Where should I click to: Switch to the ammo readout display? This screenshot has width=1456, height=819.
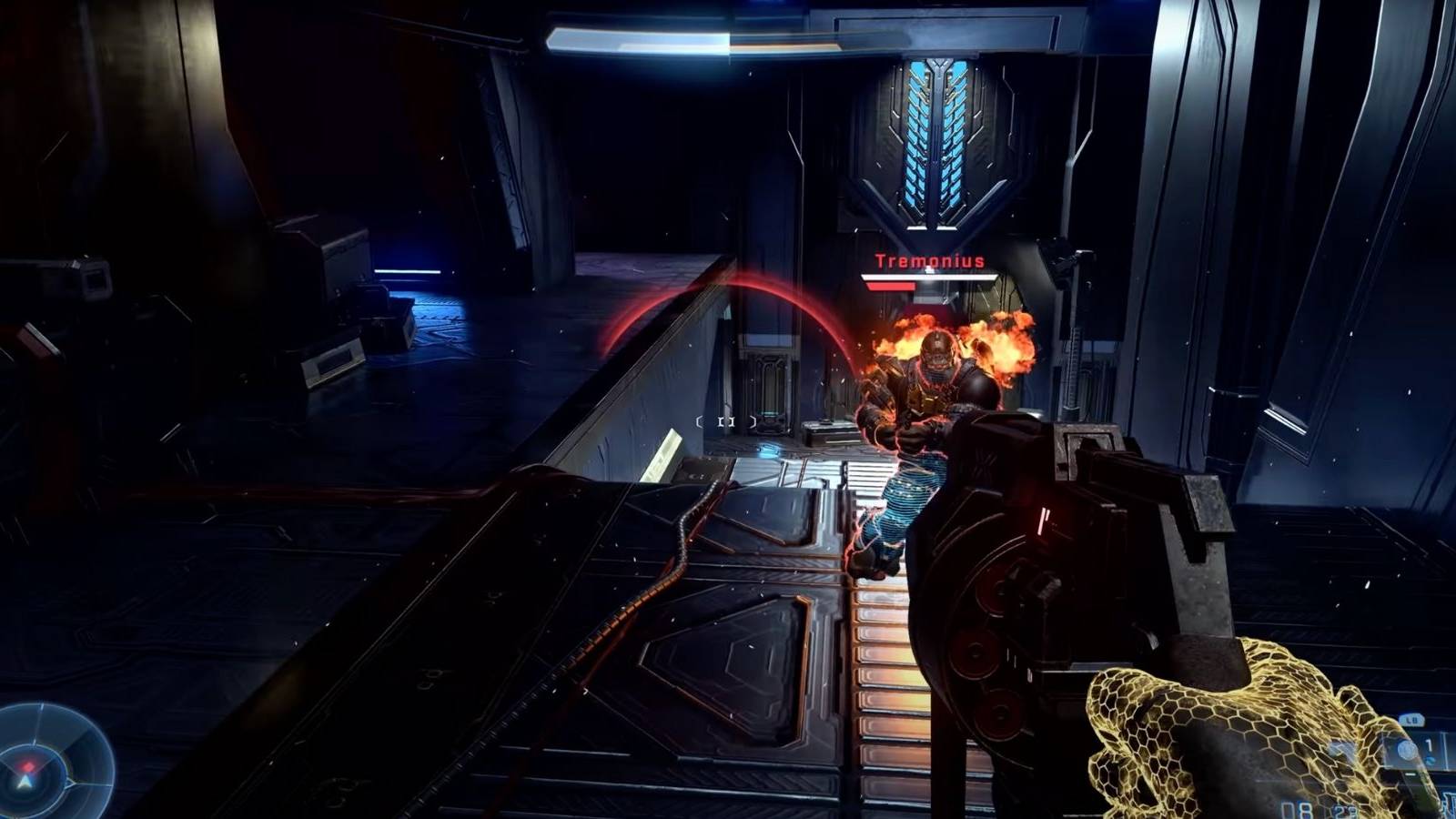click(x=1319, y=808)
